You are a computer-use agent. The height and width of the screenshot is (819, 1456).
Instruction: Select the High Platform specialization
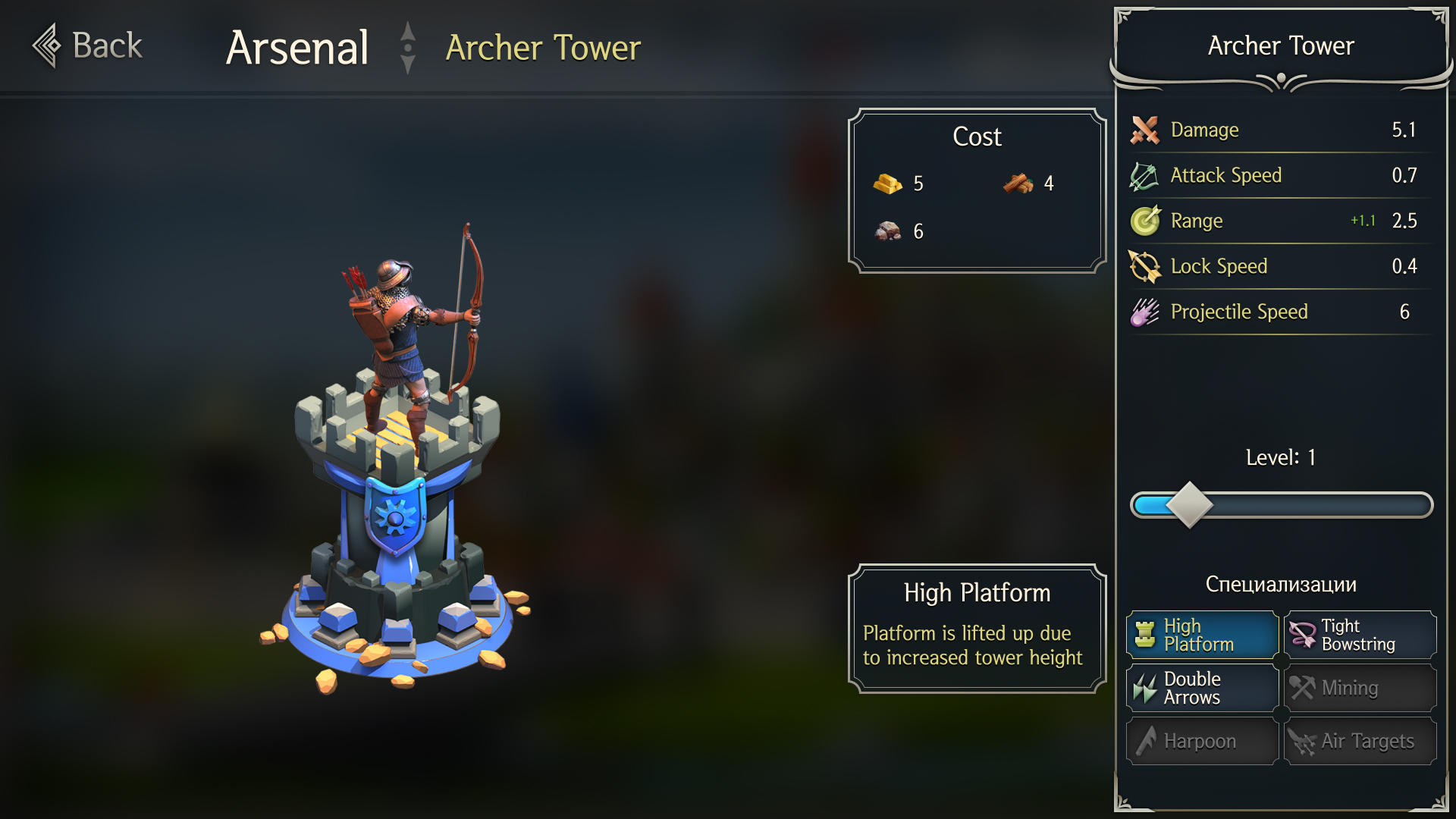(1203, 635)
